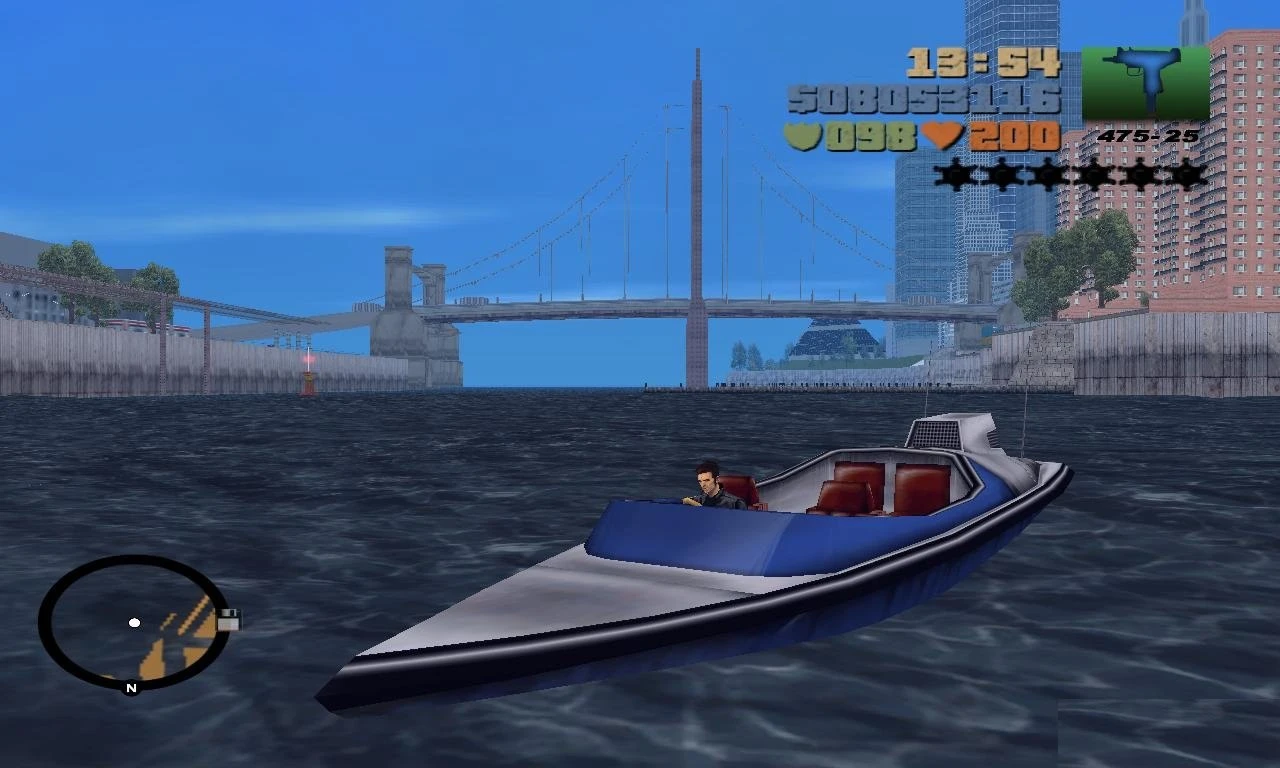The image size is (1280, 768).
Task: Click the last wanted-level star
Action: [x=1185, y=175]
